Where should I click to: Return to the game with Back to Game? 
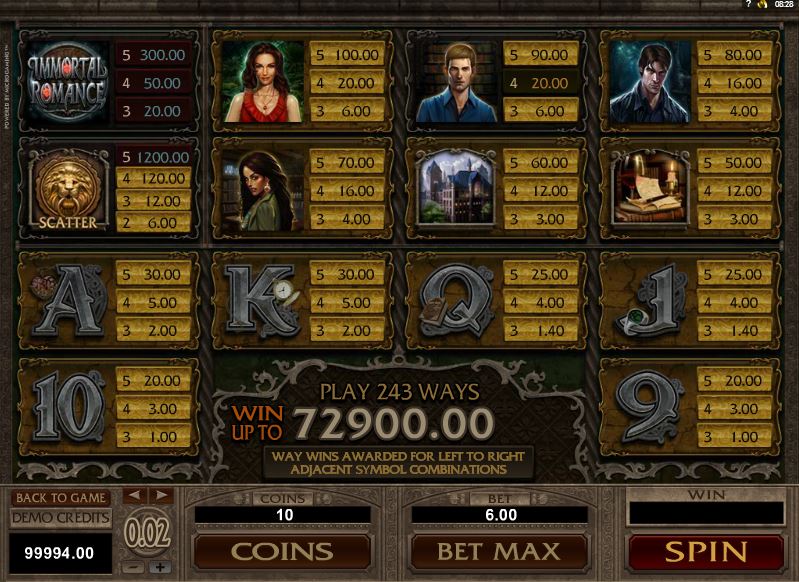tap(60, 497)
